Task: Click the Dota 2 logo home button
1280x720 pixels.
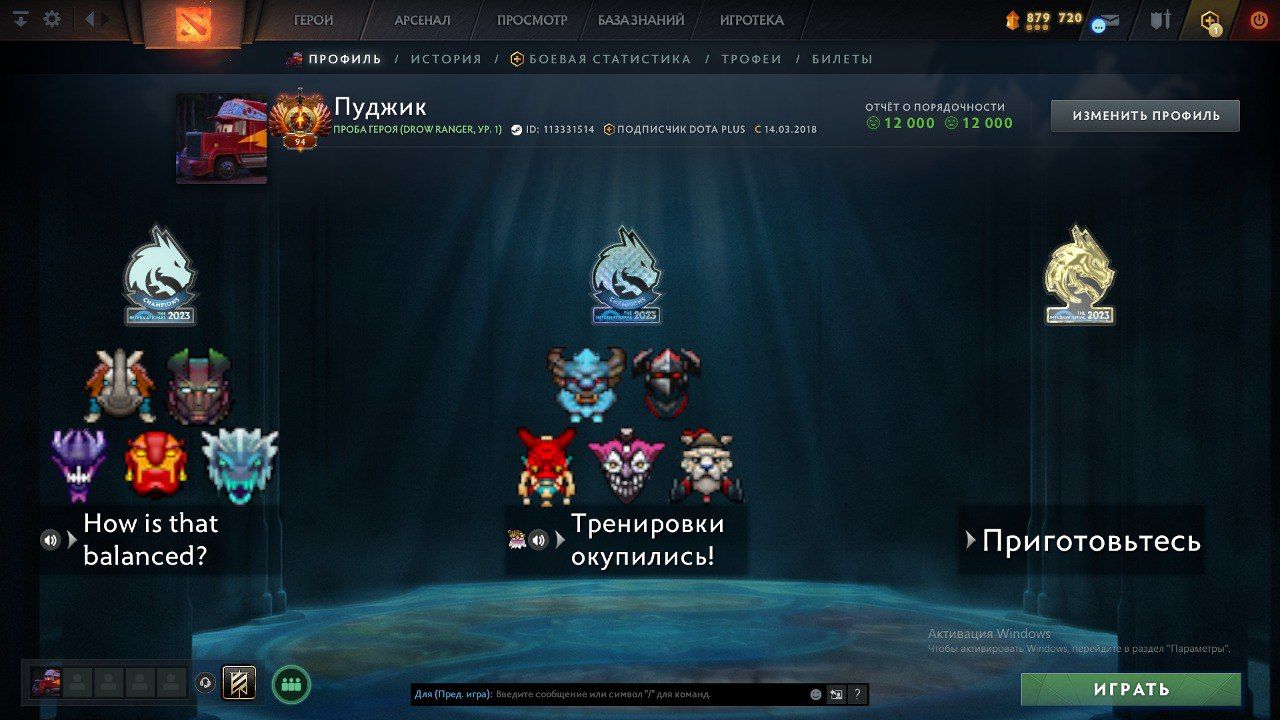Action: pos(192,23)
